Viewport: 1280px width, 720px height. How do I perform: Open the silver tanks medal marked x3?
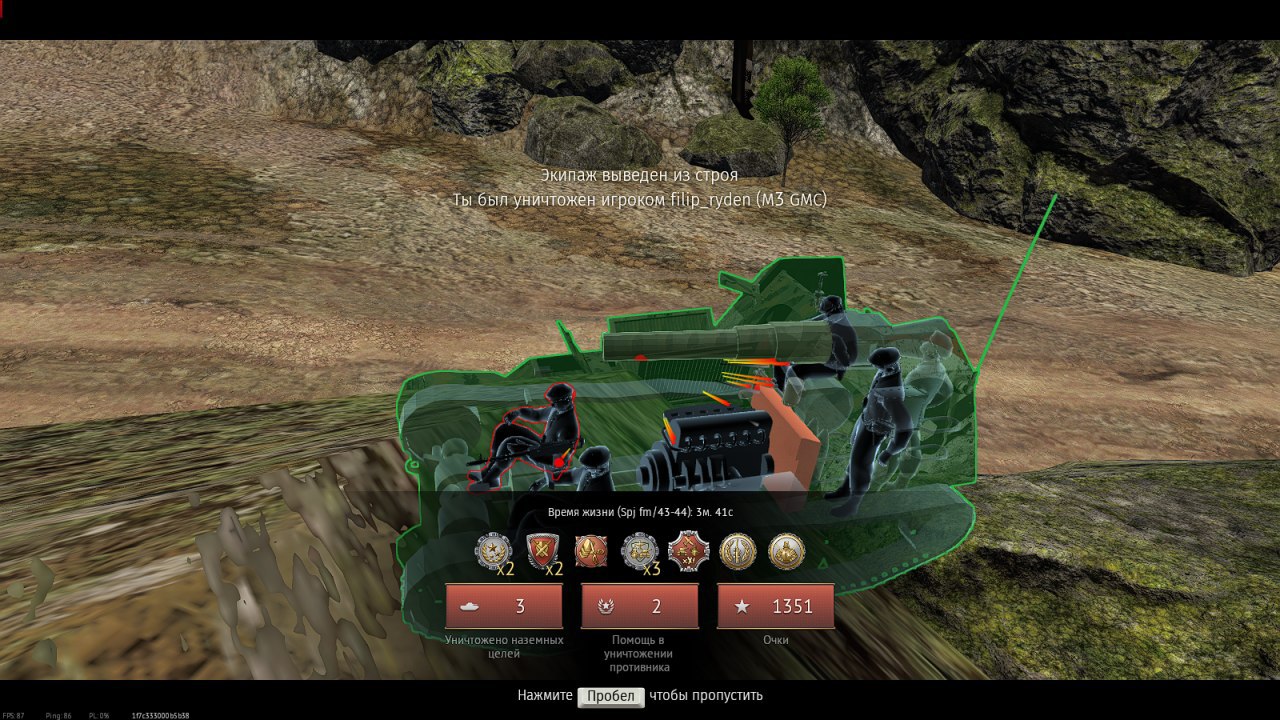click(x=639, y=551)
